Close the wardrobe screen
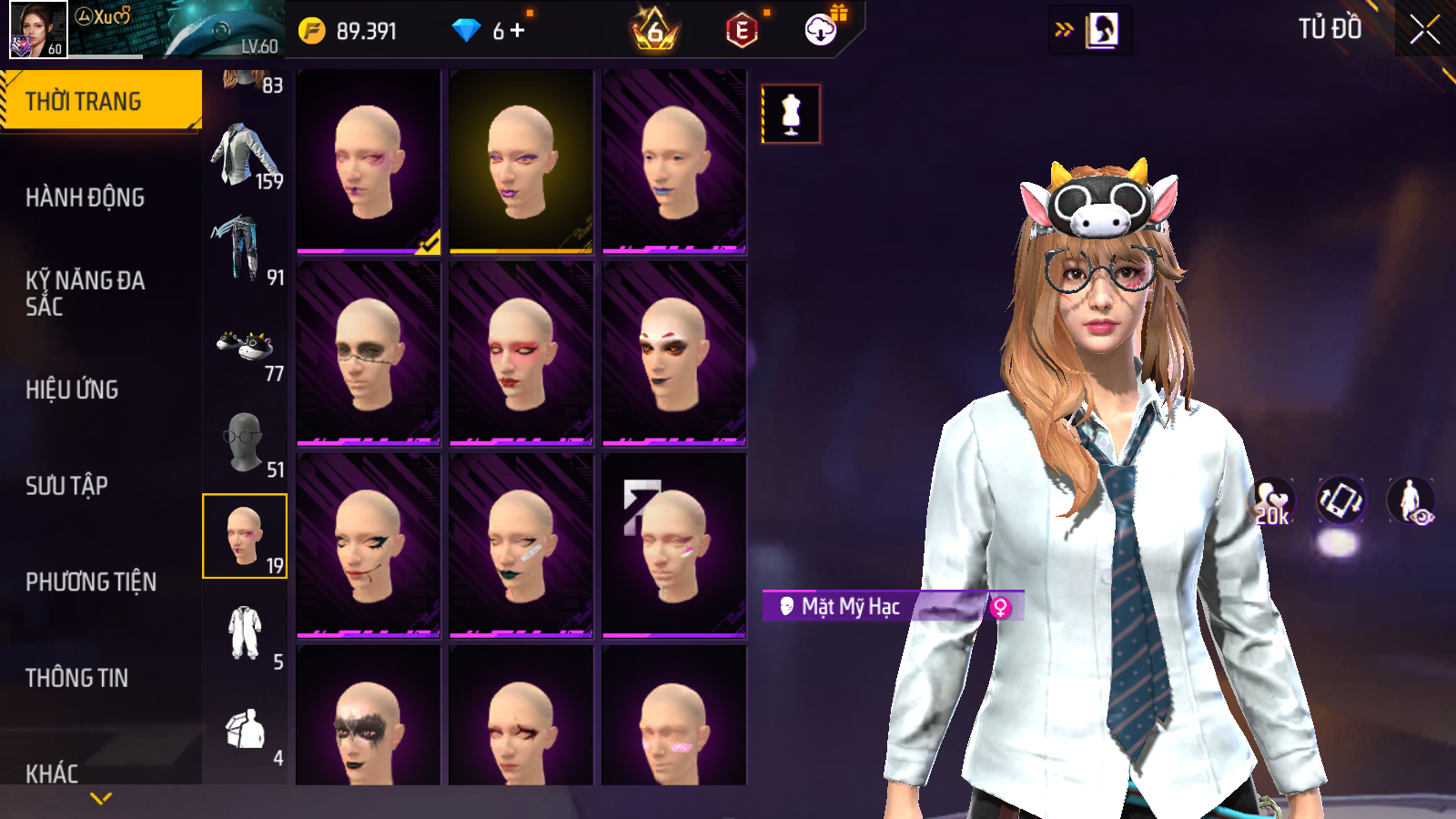This screenshot has height=819, width=1456. click(x=1424, y=30)
